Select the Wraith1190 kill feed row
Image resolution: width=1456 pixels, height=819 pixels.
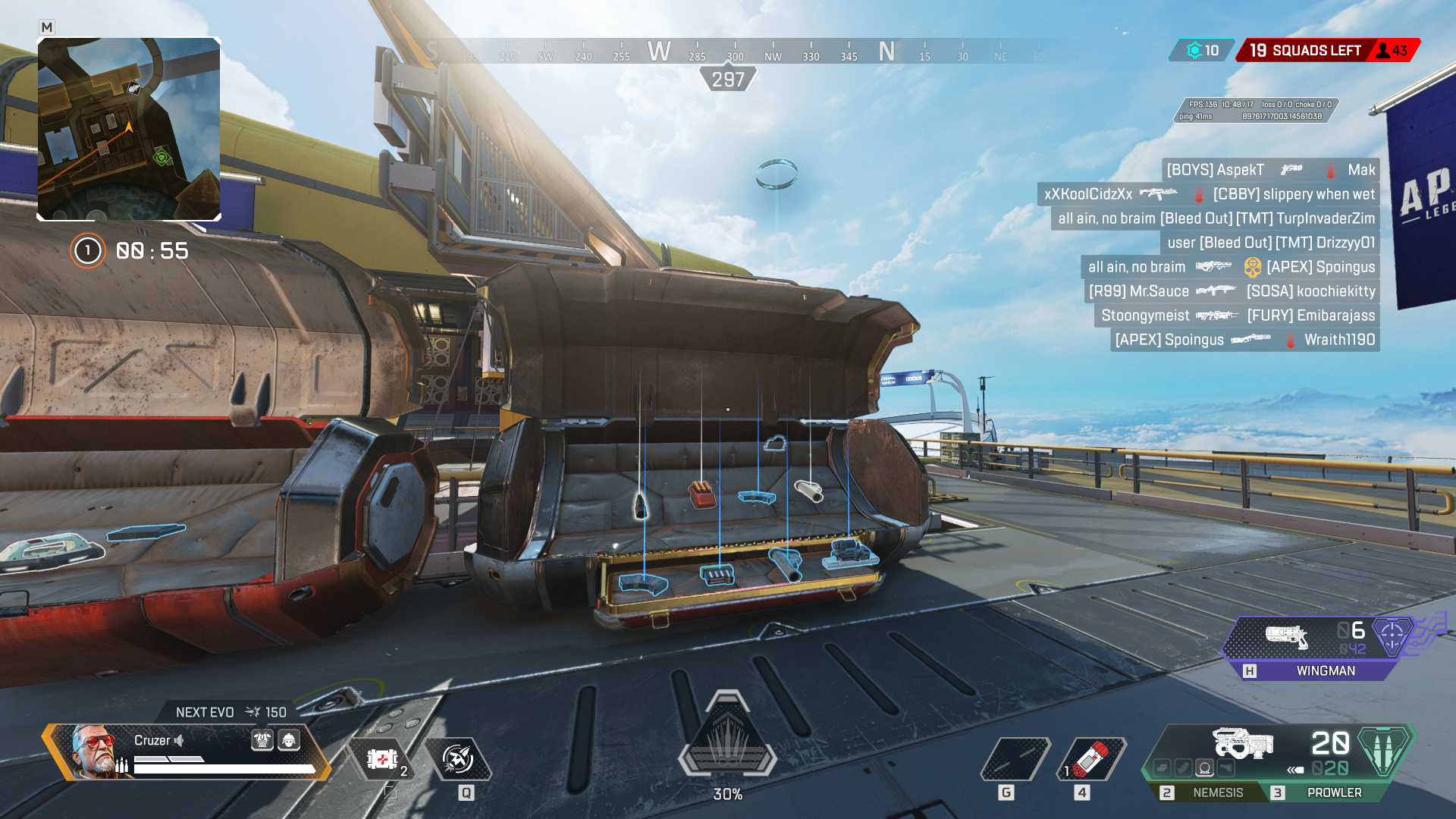coord(1244,340)
